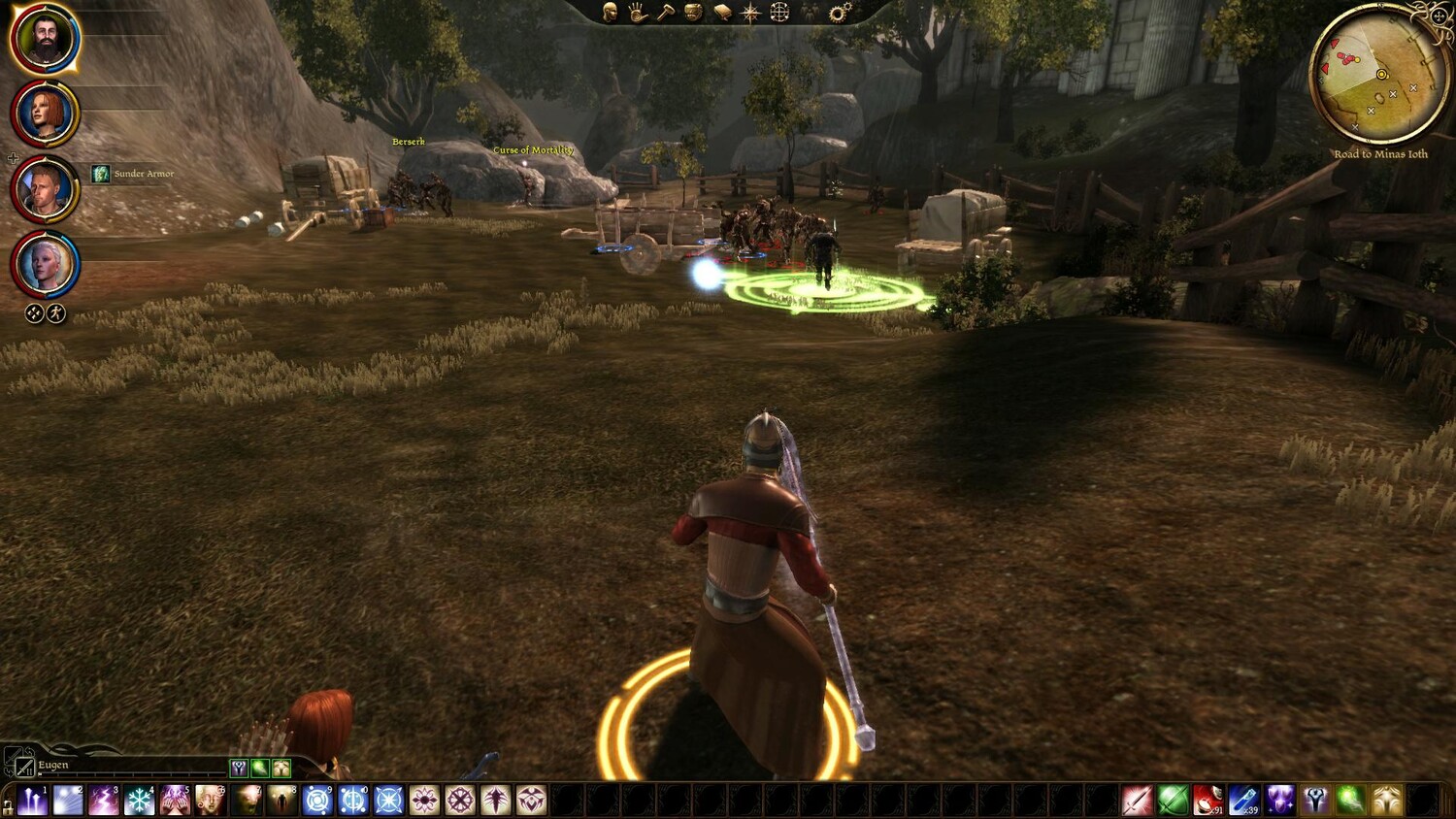Viewport: 1456px width, 819px height.
Task: Open the world map globe icon
Action: click(x=779, y=13)
